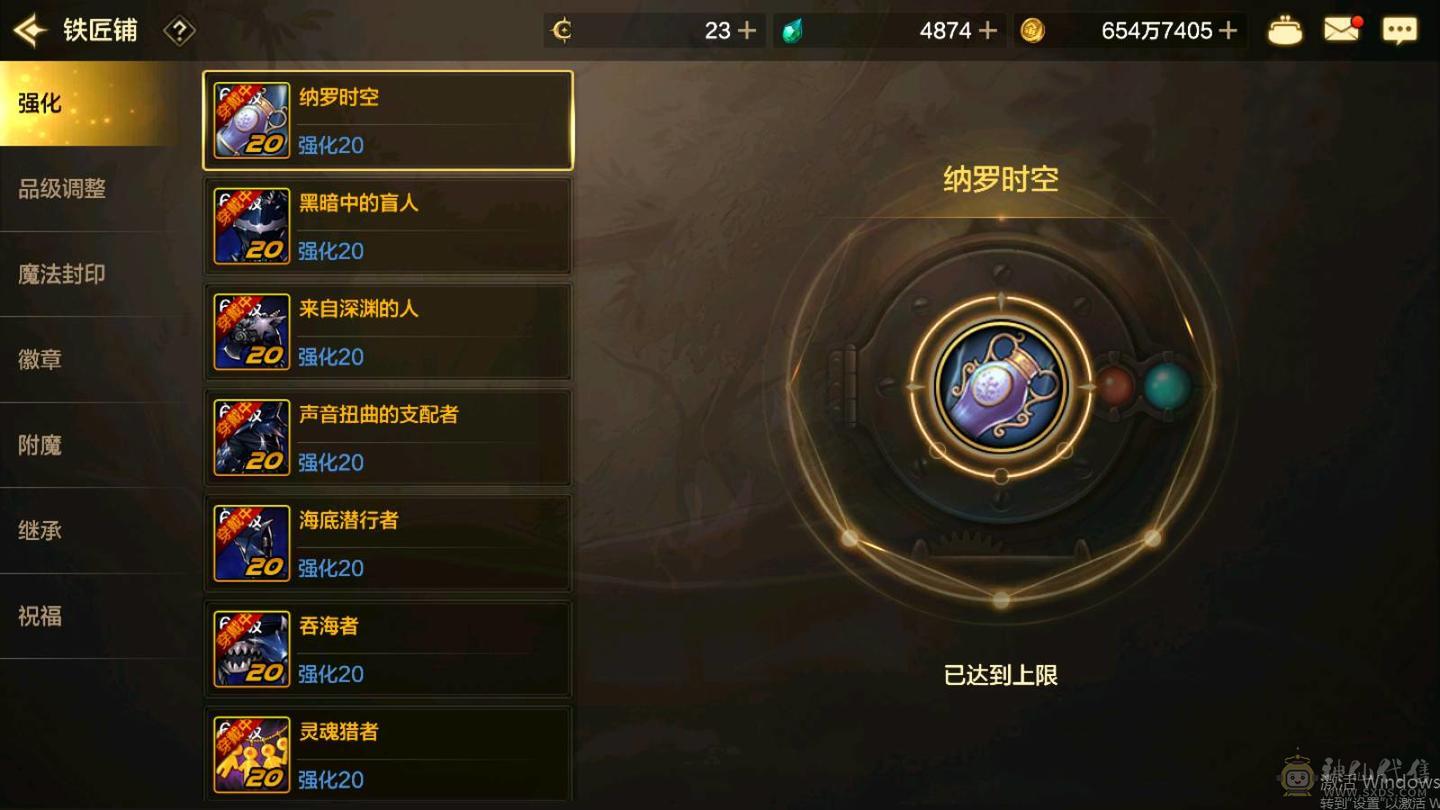Tap the + beside the green gem count
This screenshot has height=810, width=1440.
[x=988, y=30]
